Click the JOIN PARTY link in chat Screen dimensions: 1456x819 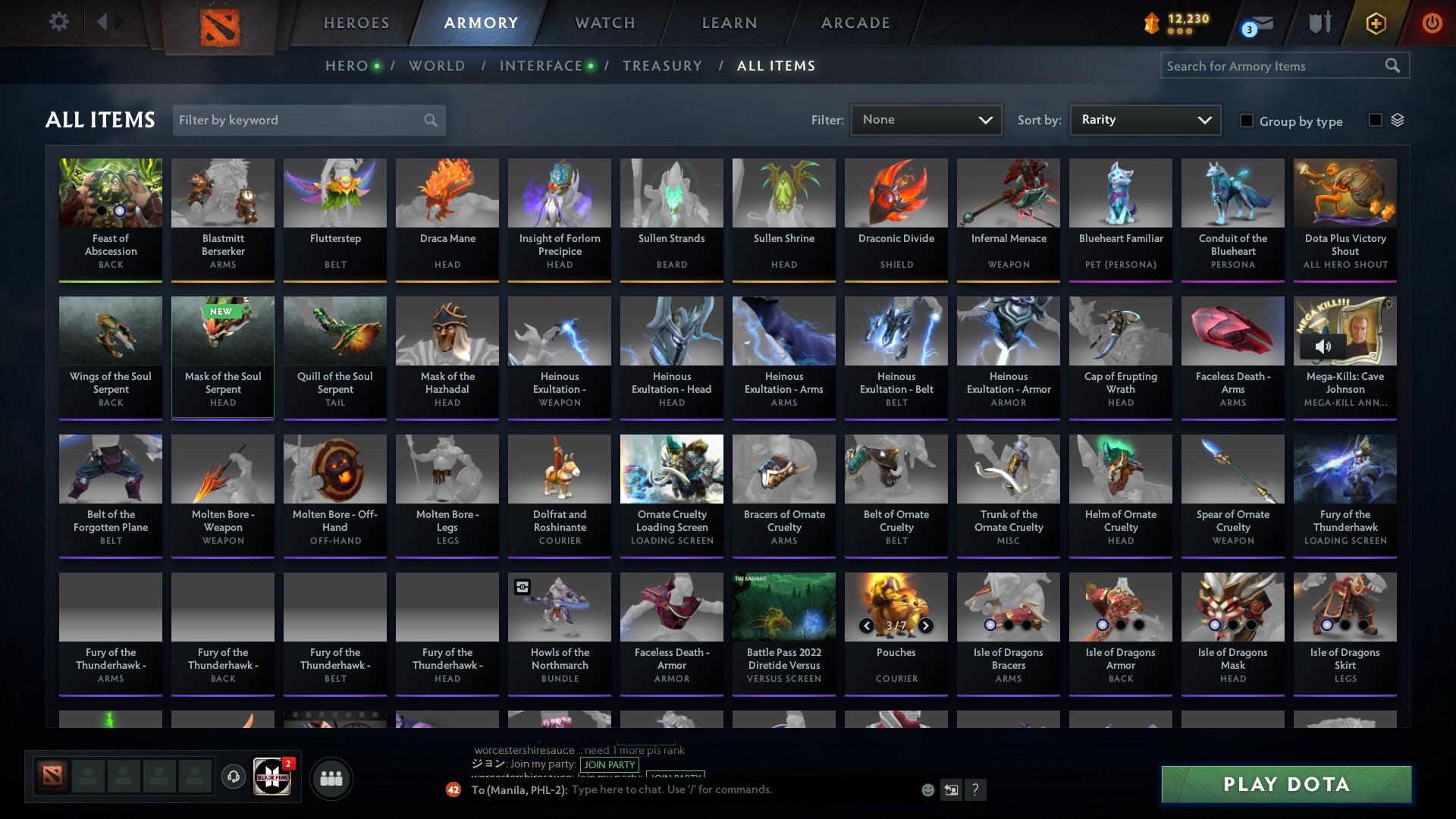(x=609, y=765)
